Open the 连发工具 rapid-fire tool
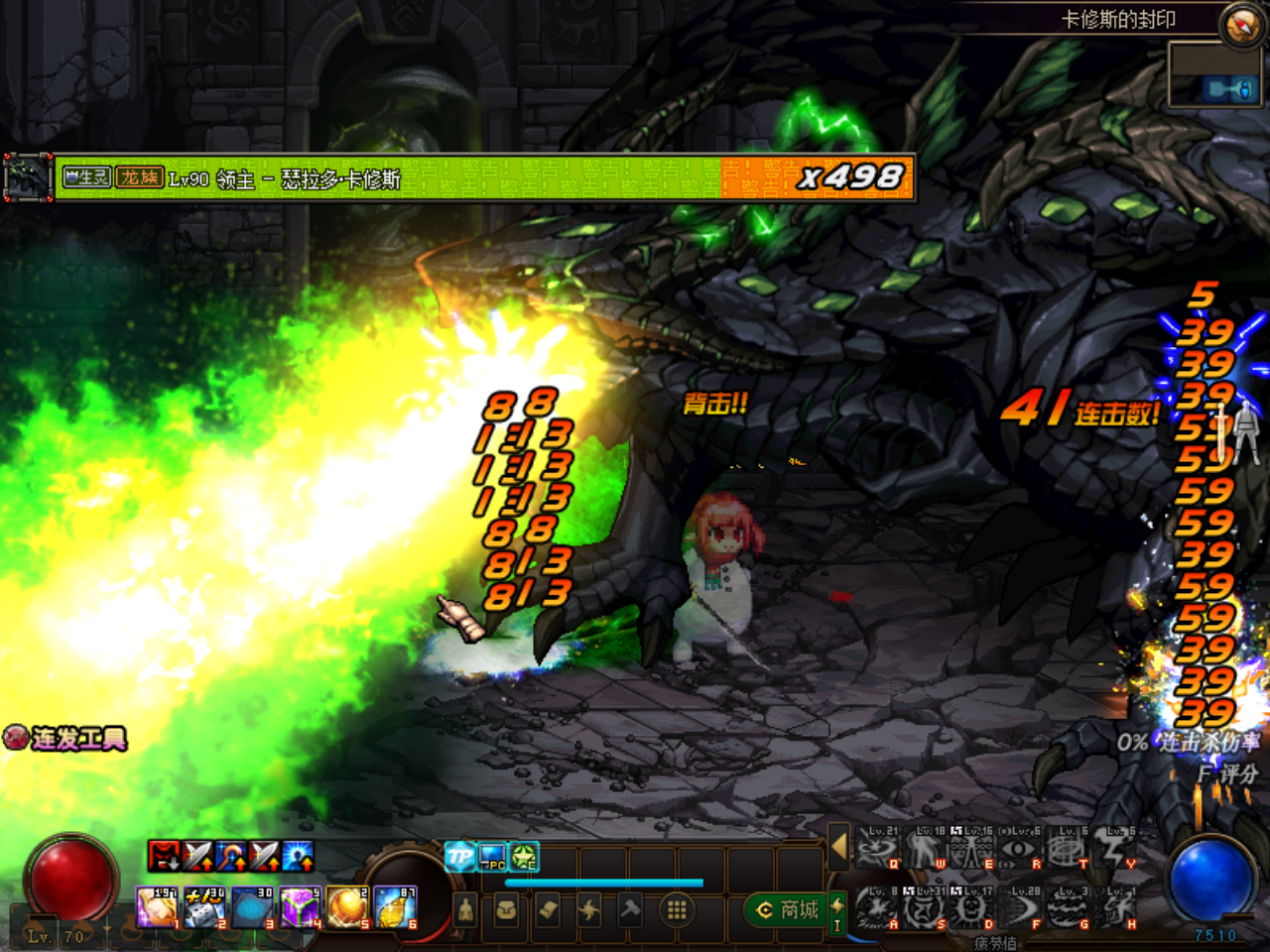The height and width of the screenshot is (952, 1270). pos(66,738)
